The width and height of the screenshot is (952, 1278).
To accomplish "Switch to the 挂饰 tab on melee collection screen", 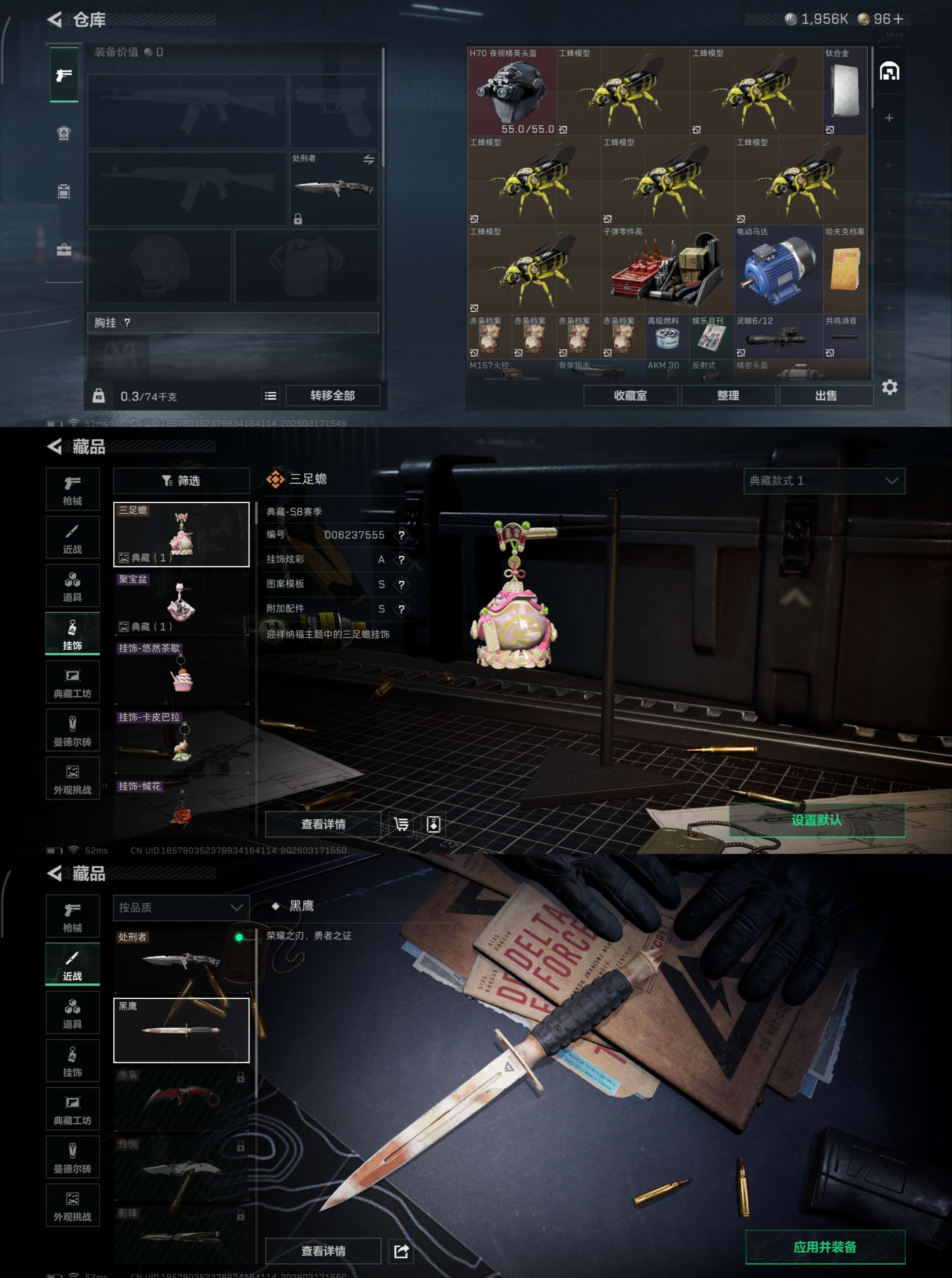I will click(x=73, y=1060).
